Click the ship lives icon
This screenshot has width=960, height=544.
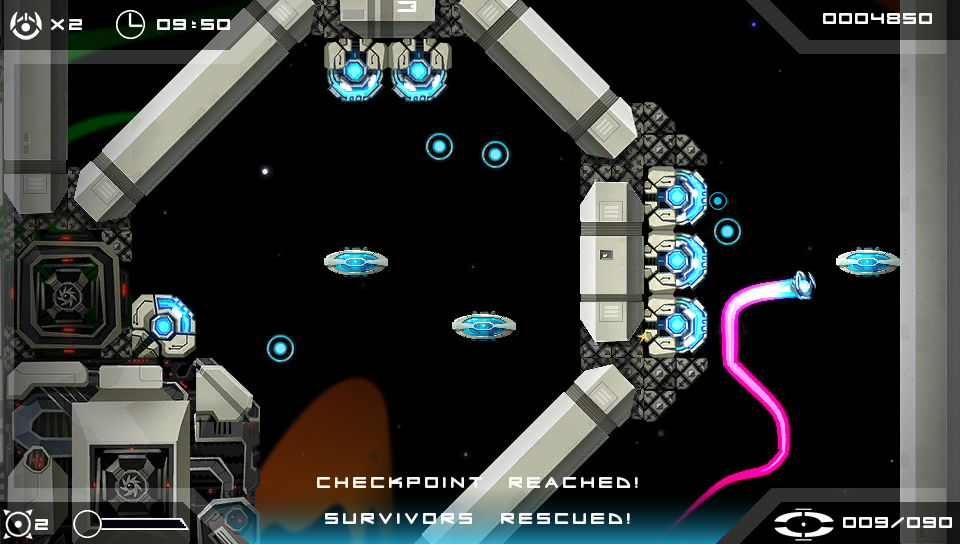26,24
